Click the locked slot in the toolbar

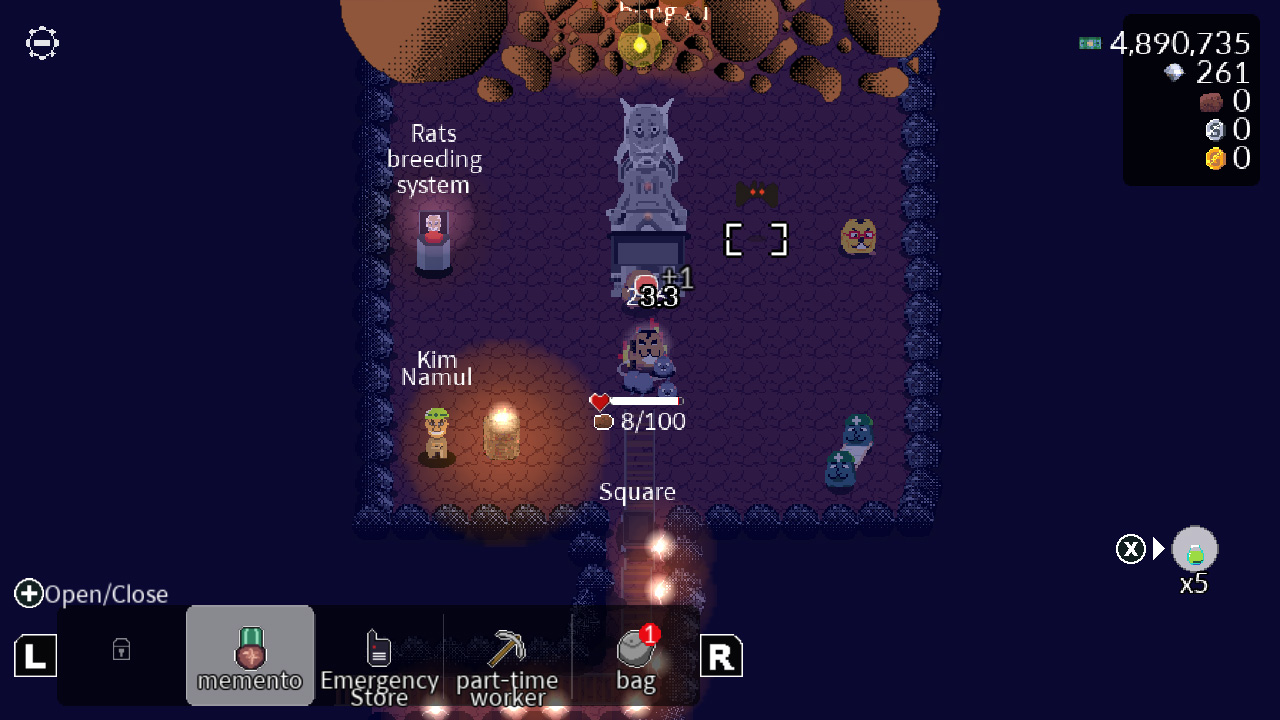120,650
